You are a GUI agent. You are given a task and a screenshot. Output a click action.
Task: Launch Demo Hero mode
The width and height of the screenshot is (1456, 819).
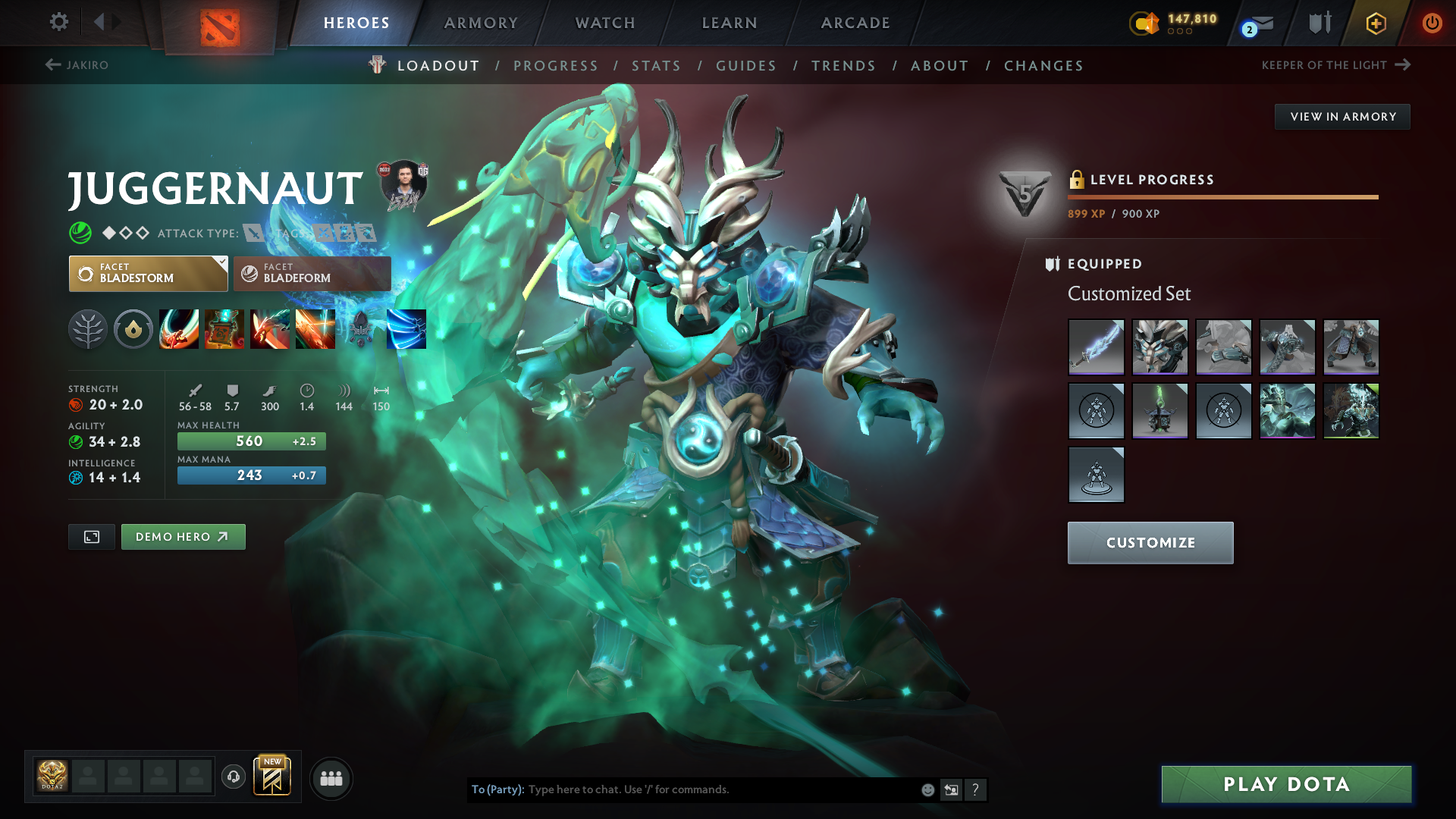(x=183, y=537)
